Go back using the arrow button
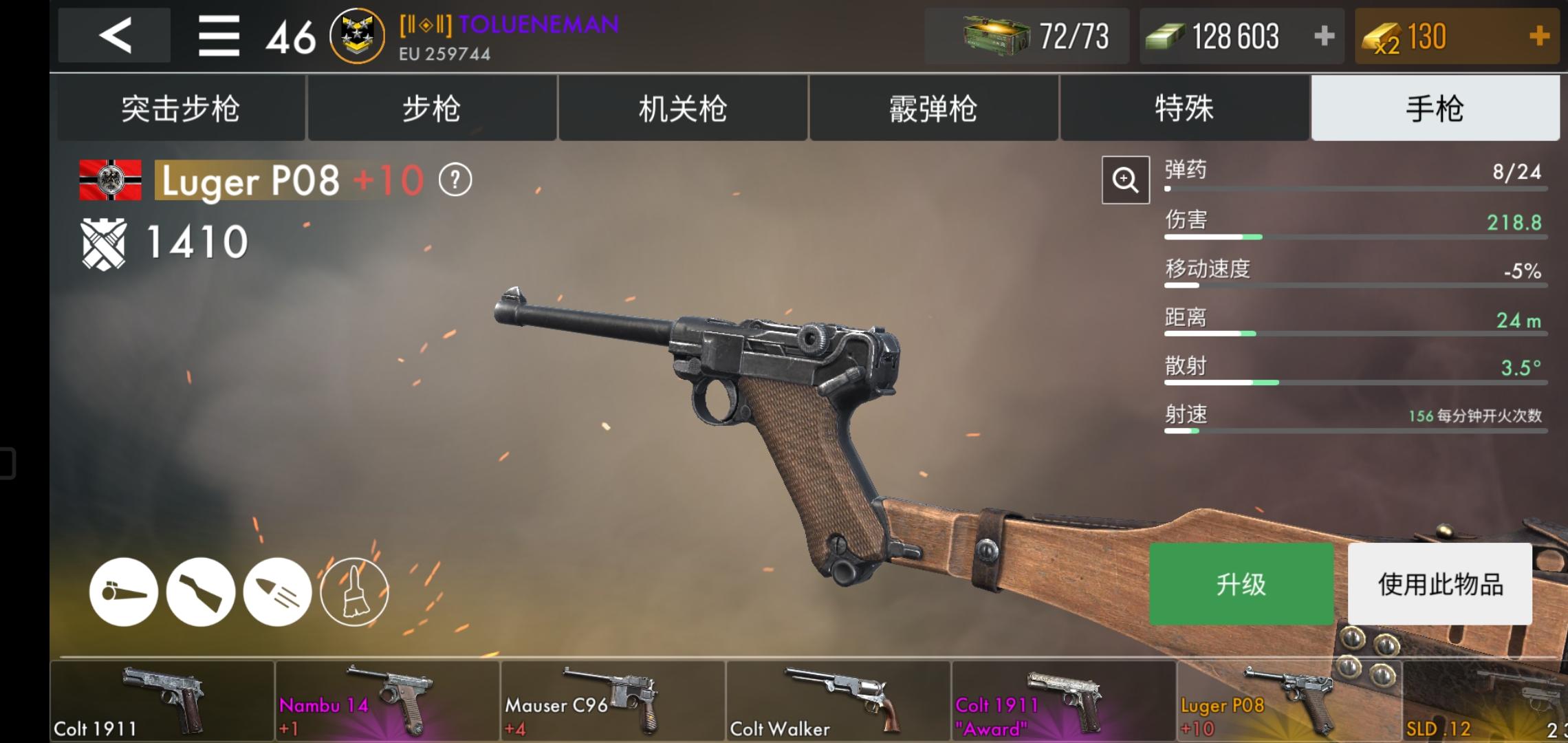This screenshot has width=1568, height=743. point(114,35)
